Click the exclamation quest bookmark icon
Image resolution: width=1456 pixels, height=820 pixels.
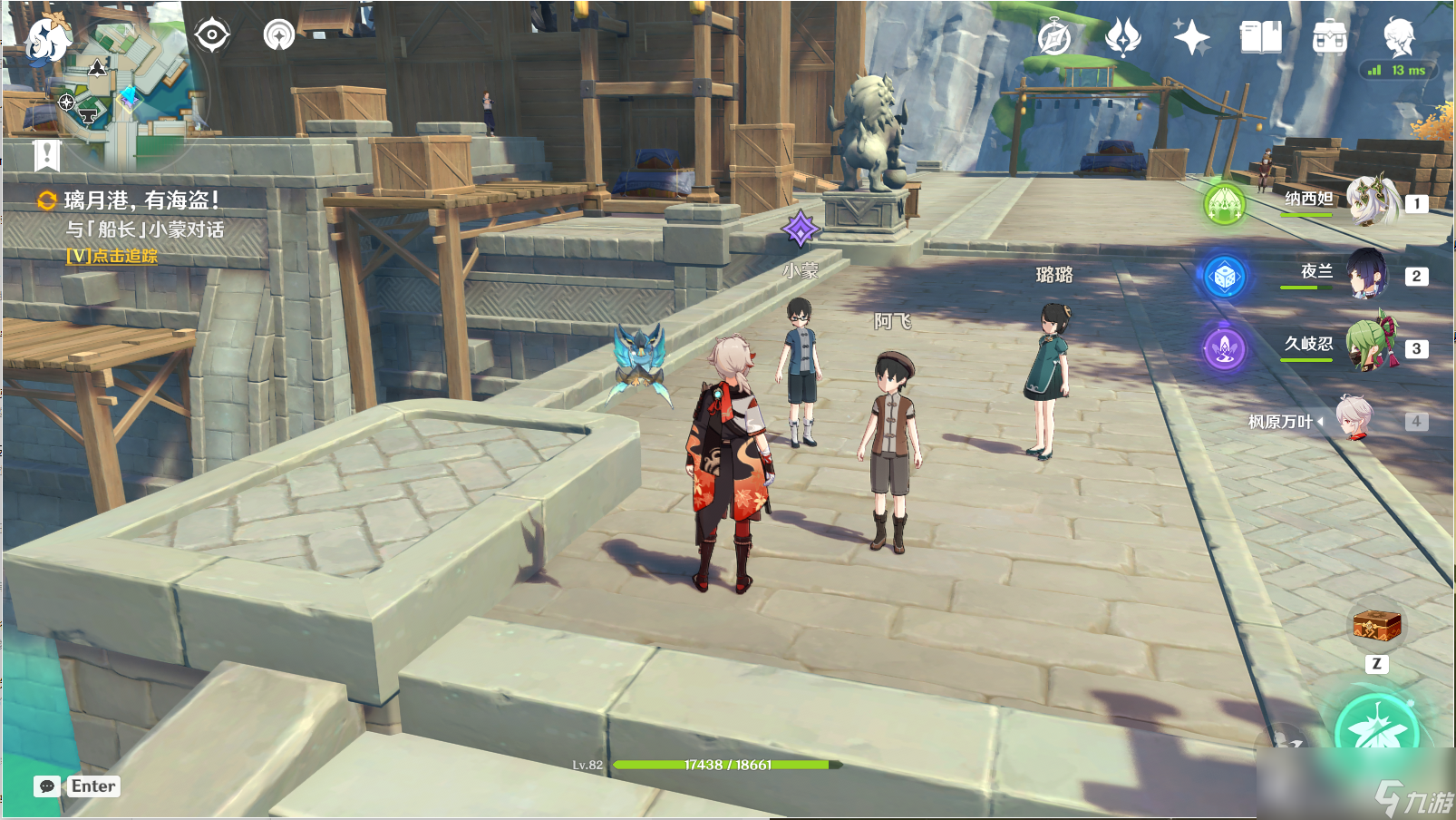(x=47, y=155)
